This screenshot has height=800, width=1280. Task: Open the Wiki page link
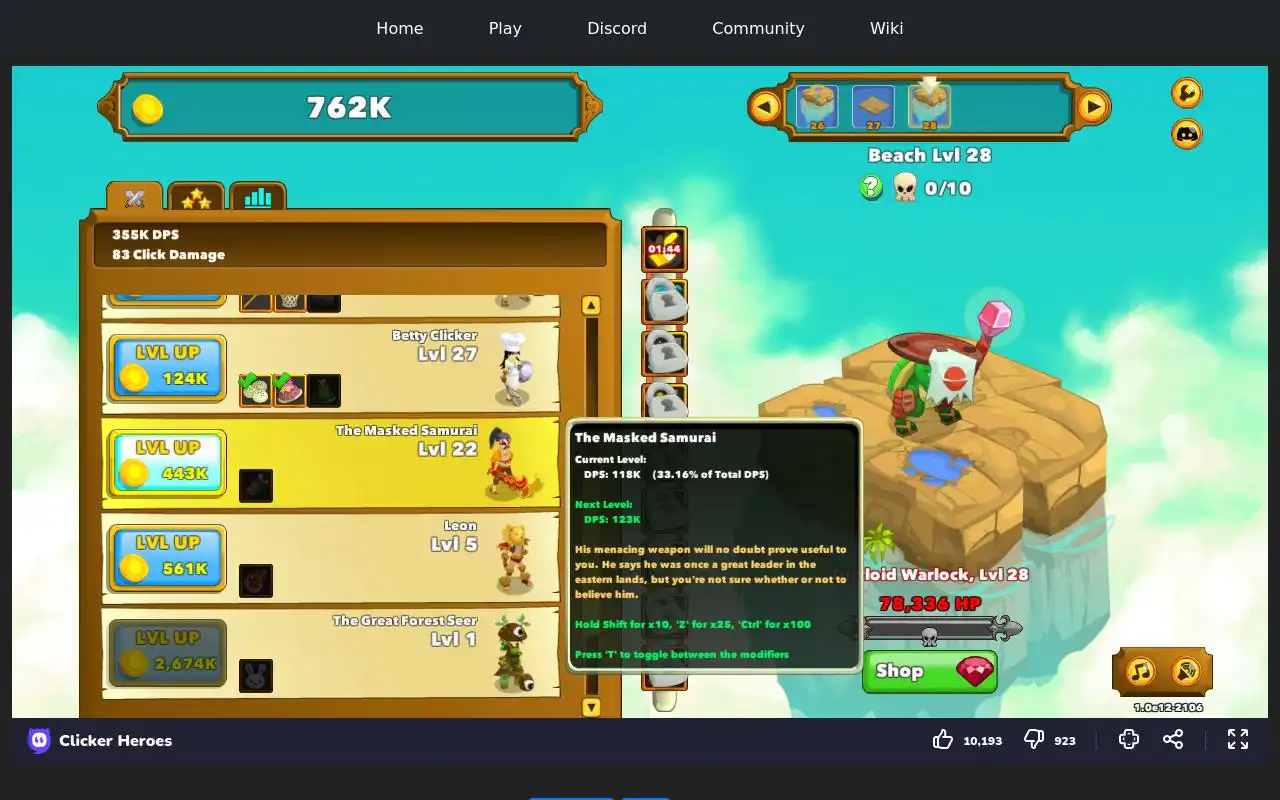click(x=886, y=28)
